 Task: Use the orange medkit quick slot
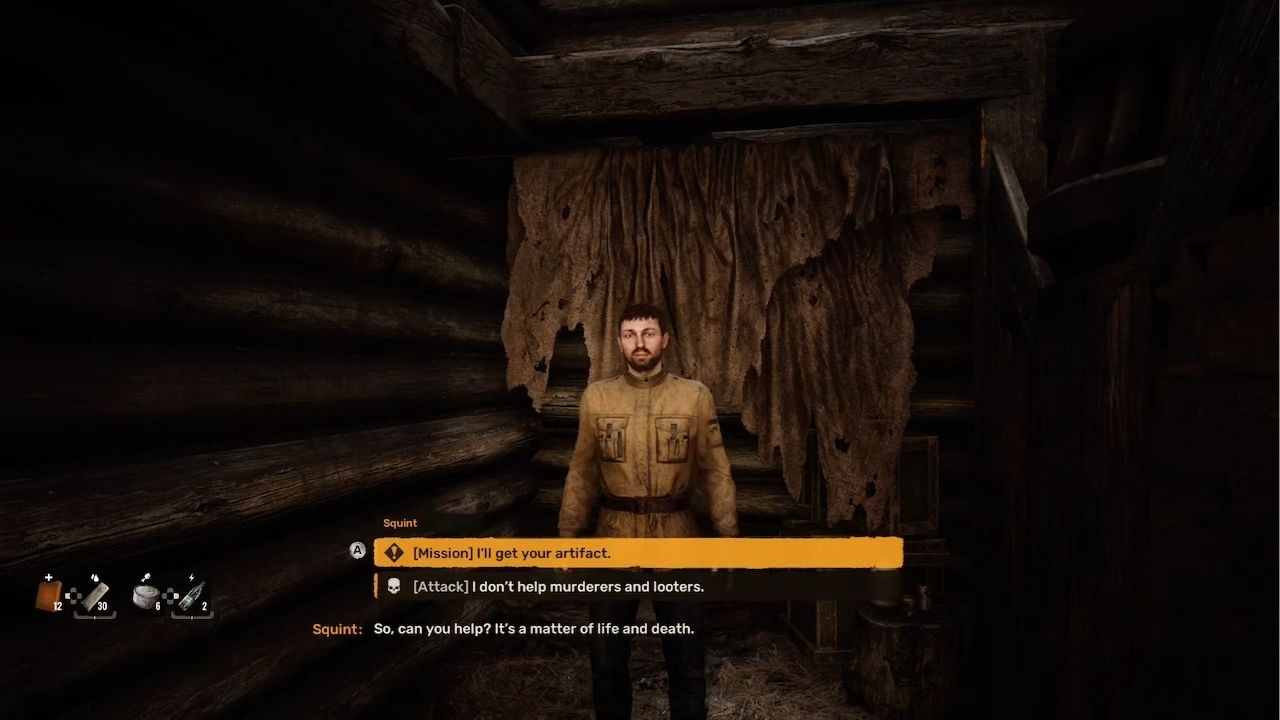[49, 595]
